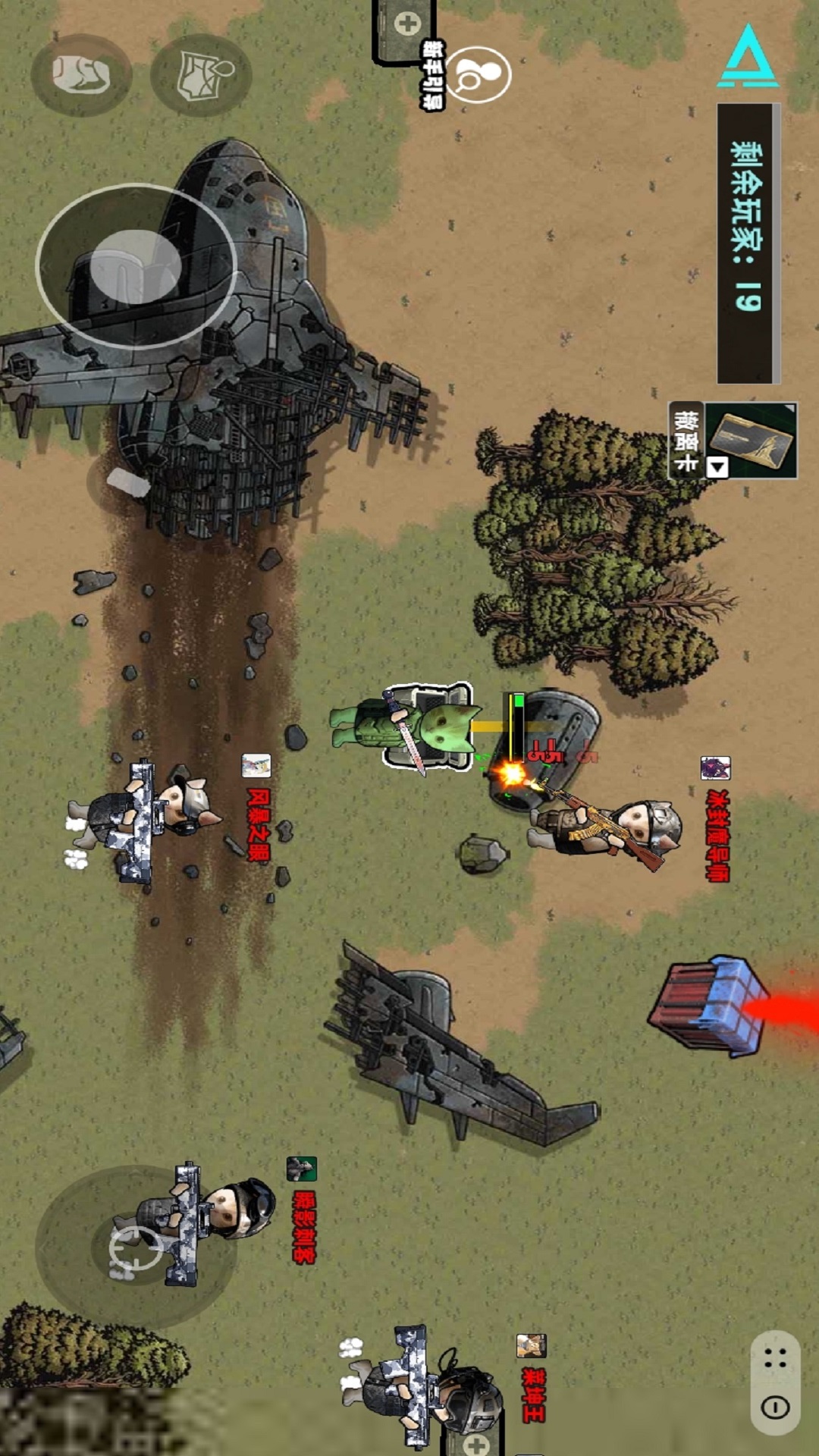Close the mini-program with the circle button
This screenshot has width=819, height=1456.
[775, 1408]
